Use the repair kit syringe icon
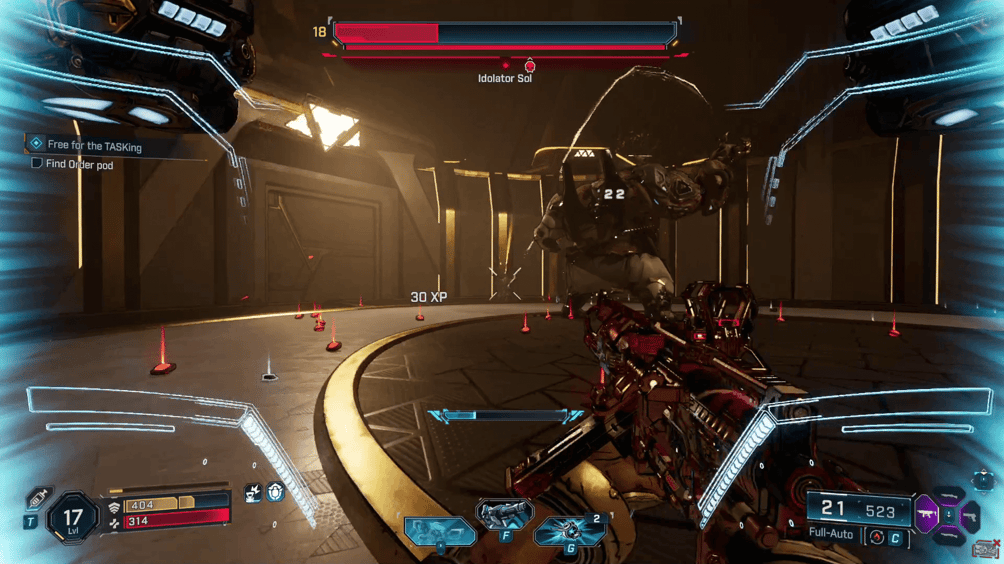This screenshot has width=1004, height=564. [39, 498]
